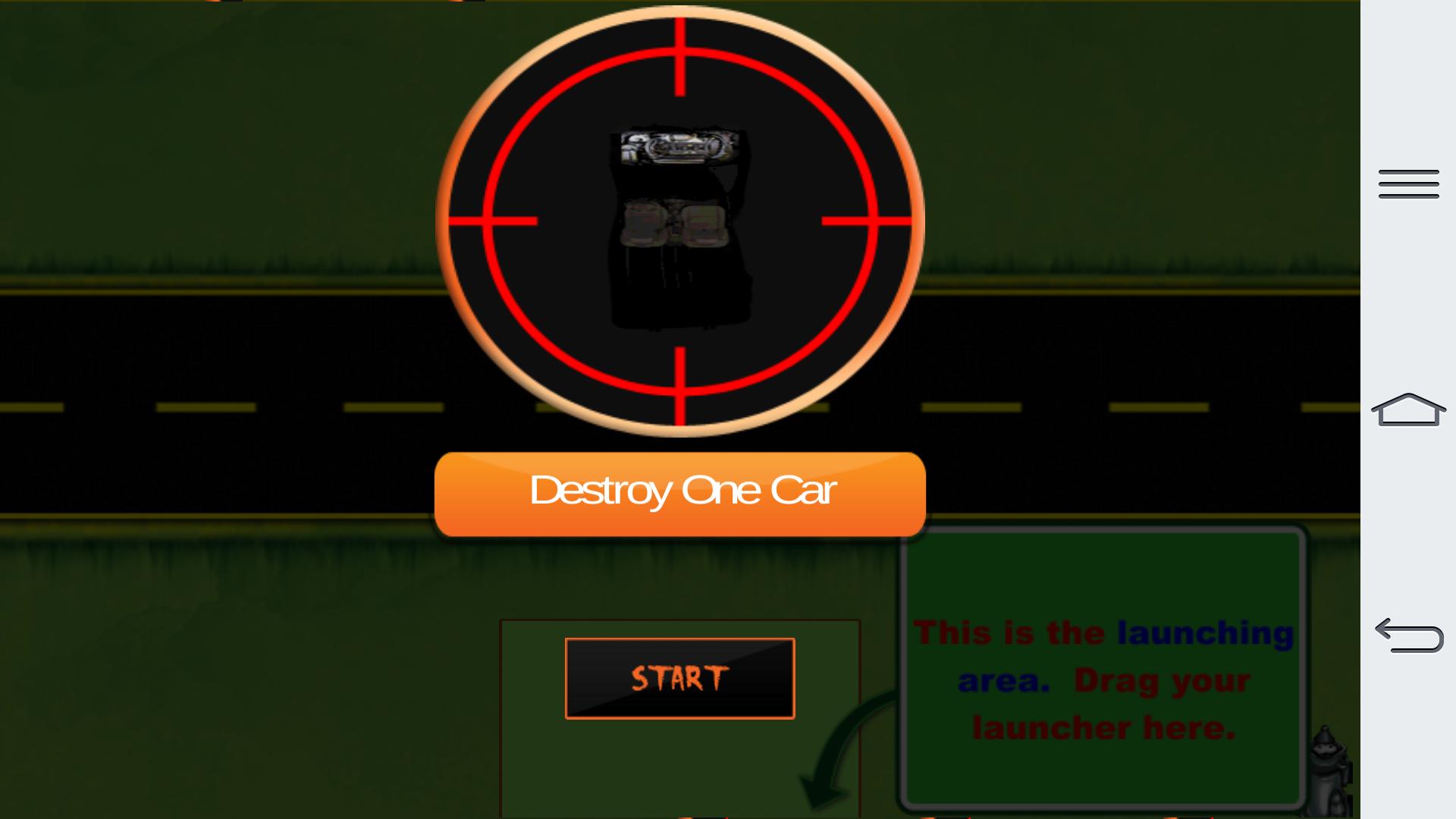Tap the home navigation icon
1456x819 pixels.
coord(1407,409)
